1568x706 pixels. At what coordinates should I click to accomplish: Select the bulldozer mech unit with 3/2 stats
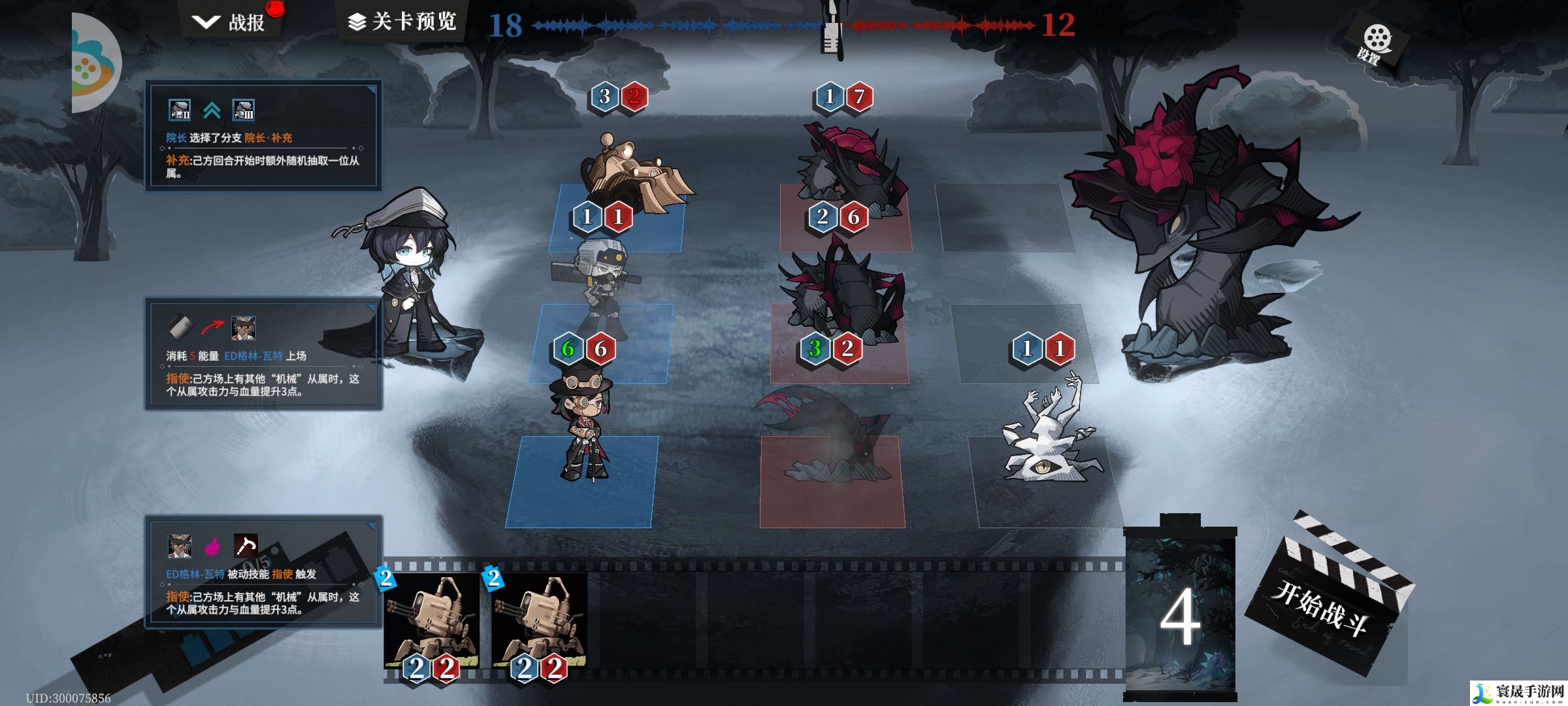(x=630, y=170)
